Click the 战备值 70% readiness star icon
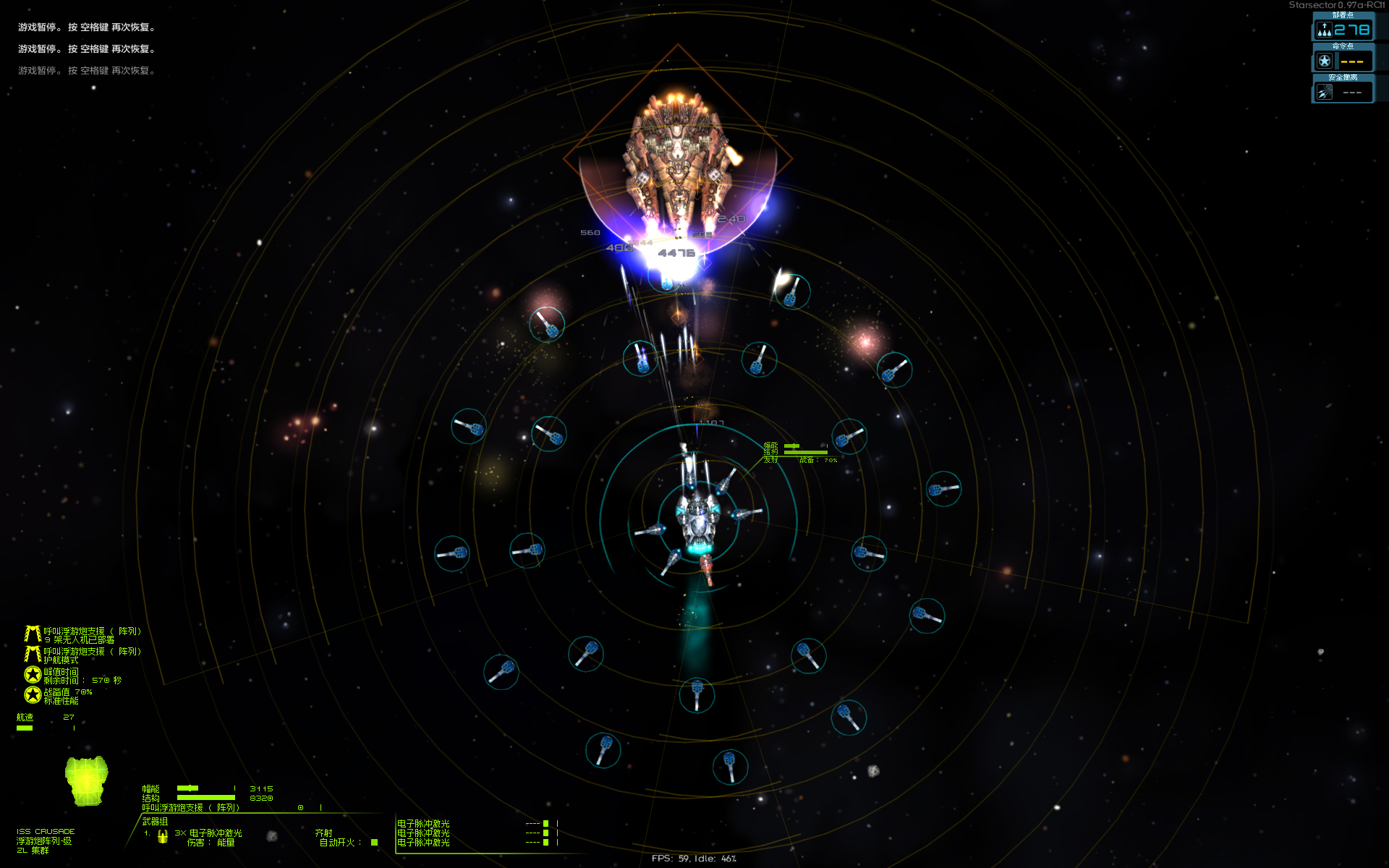Screen dimensions: 1389x868 (x=31, y=695)
